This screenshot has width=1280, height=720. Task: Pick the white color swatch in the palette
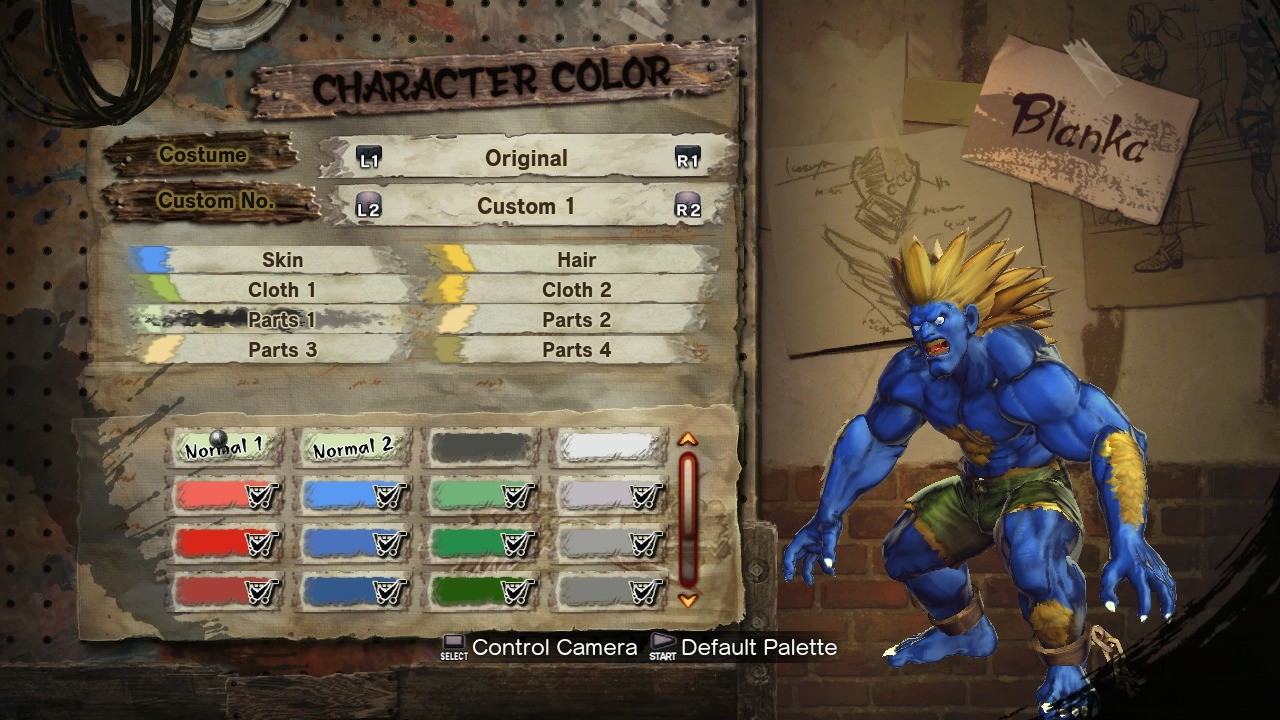[609, 447]
